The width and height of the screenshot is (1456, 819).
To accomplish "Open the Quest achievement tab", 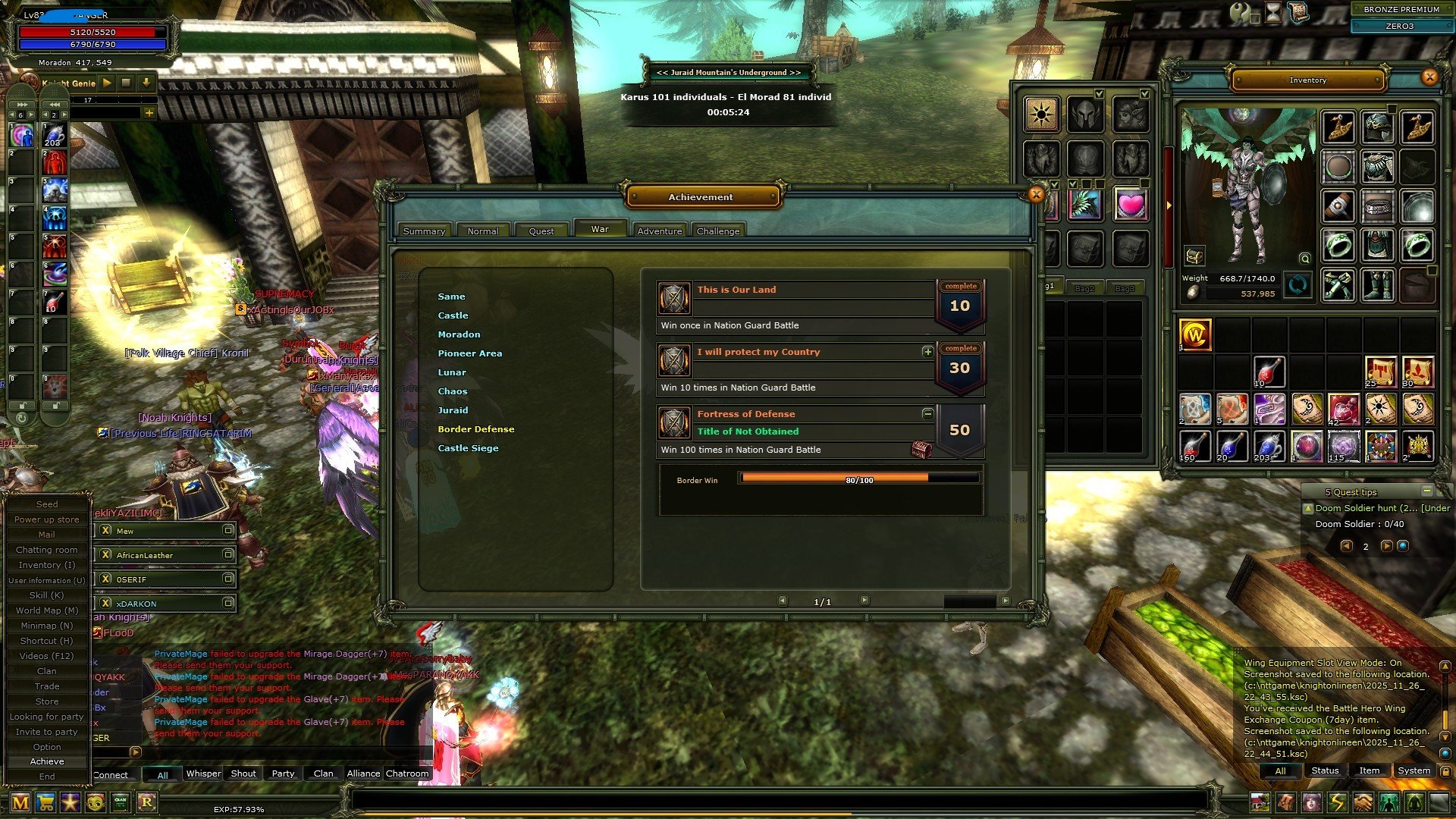I will [x=541, y=231].
